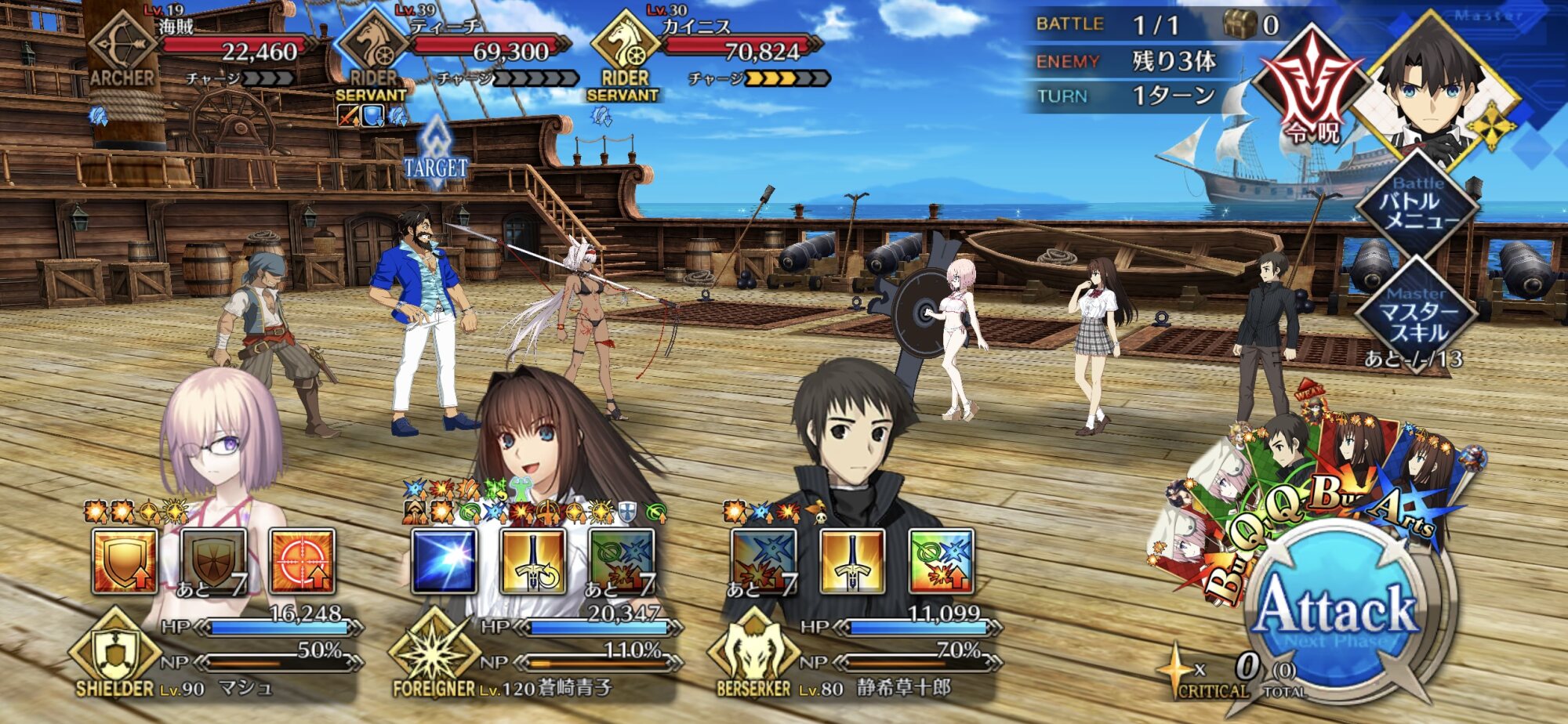1568x724 pixels.
Task: Activate Soujuurou's golden sword skill
Action: (x=852, y=561)
